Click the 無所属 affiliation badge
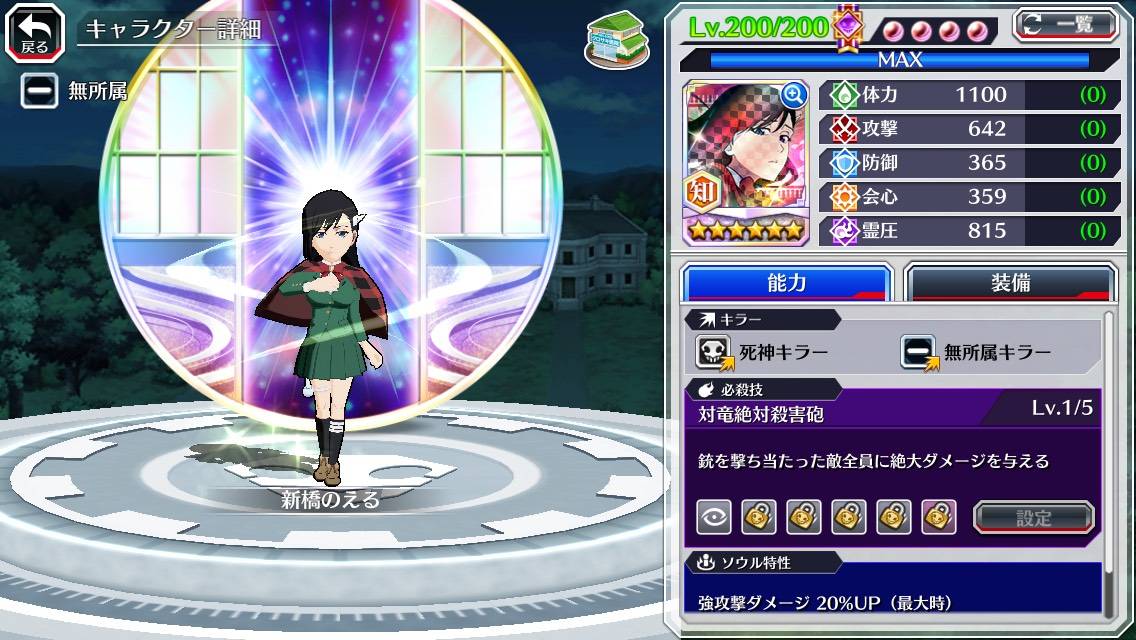The image size is (1136, 640). tap(39, 91)
